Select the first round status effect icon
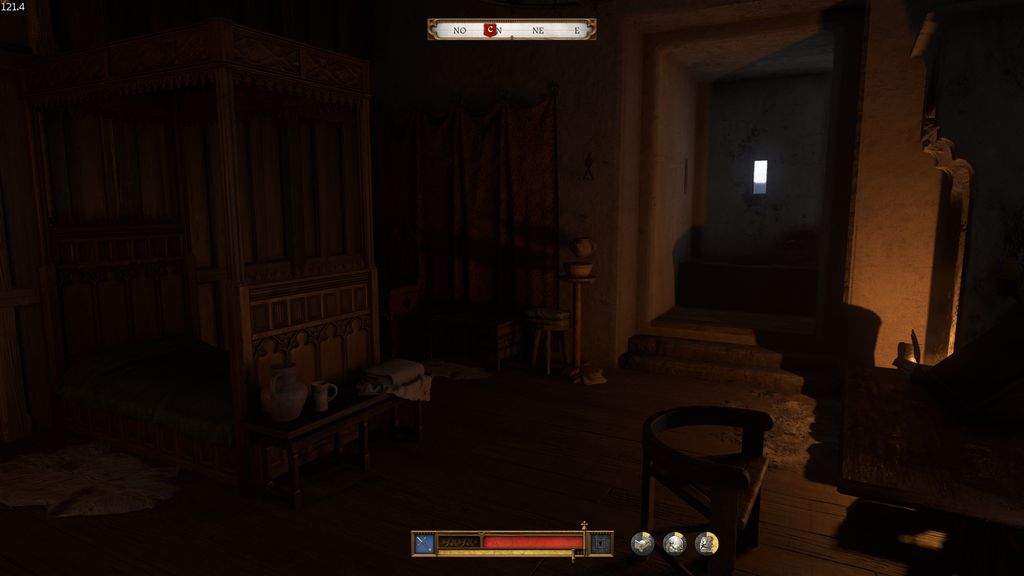This screenshot has height=576, width=1024. pos(642,543)
